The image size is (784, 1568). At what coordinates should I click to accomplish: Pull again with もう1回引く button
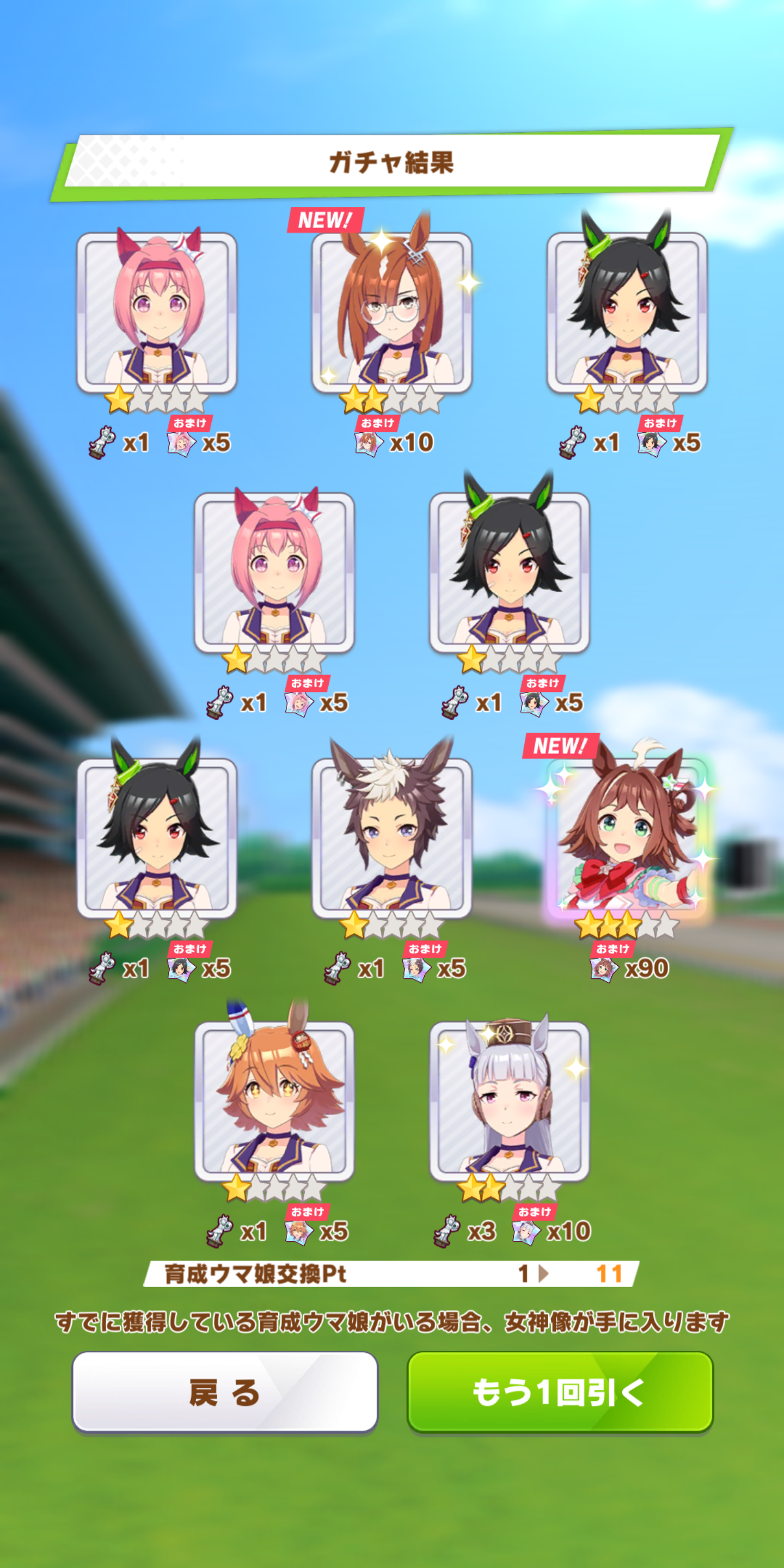click(559, 1392)
